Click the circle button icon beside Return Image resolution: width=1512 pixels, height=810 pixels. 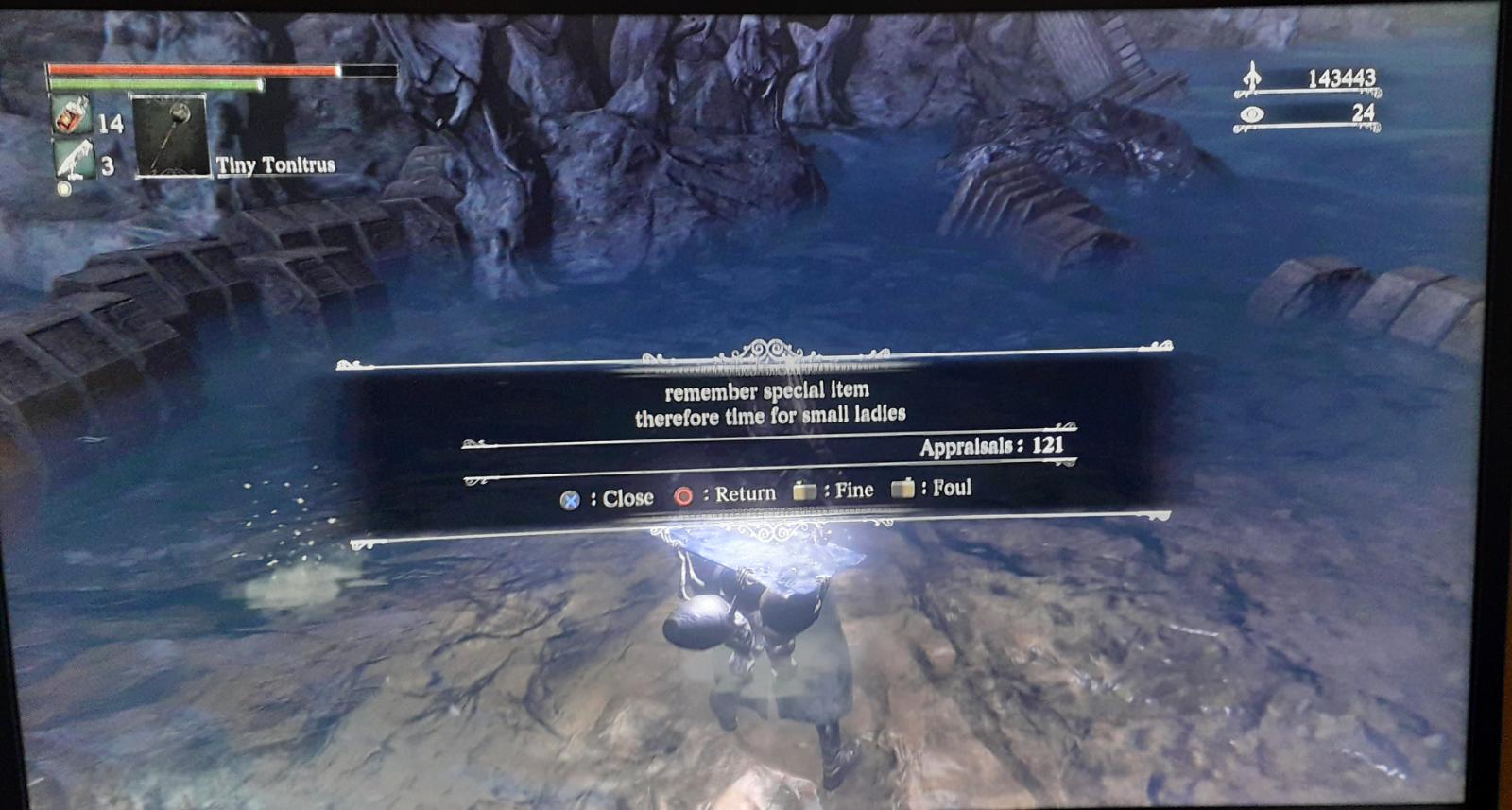(683, 495)
